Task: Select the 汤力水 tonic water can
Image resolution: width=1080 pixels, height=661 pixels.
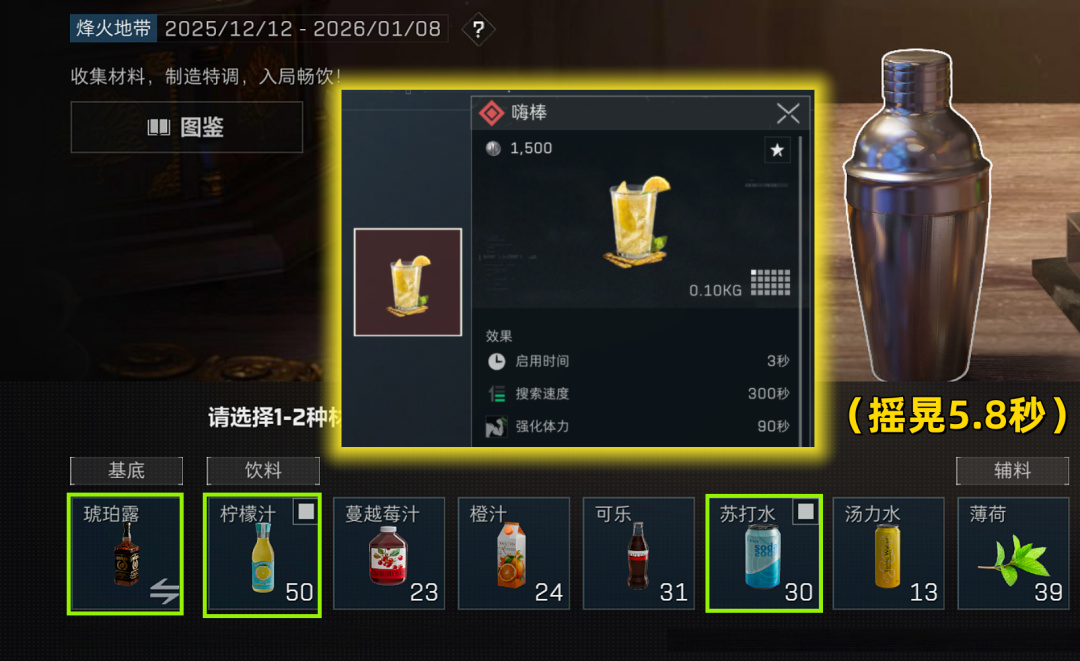Action: click(x=888, y=553)
